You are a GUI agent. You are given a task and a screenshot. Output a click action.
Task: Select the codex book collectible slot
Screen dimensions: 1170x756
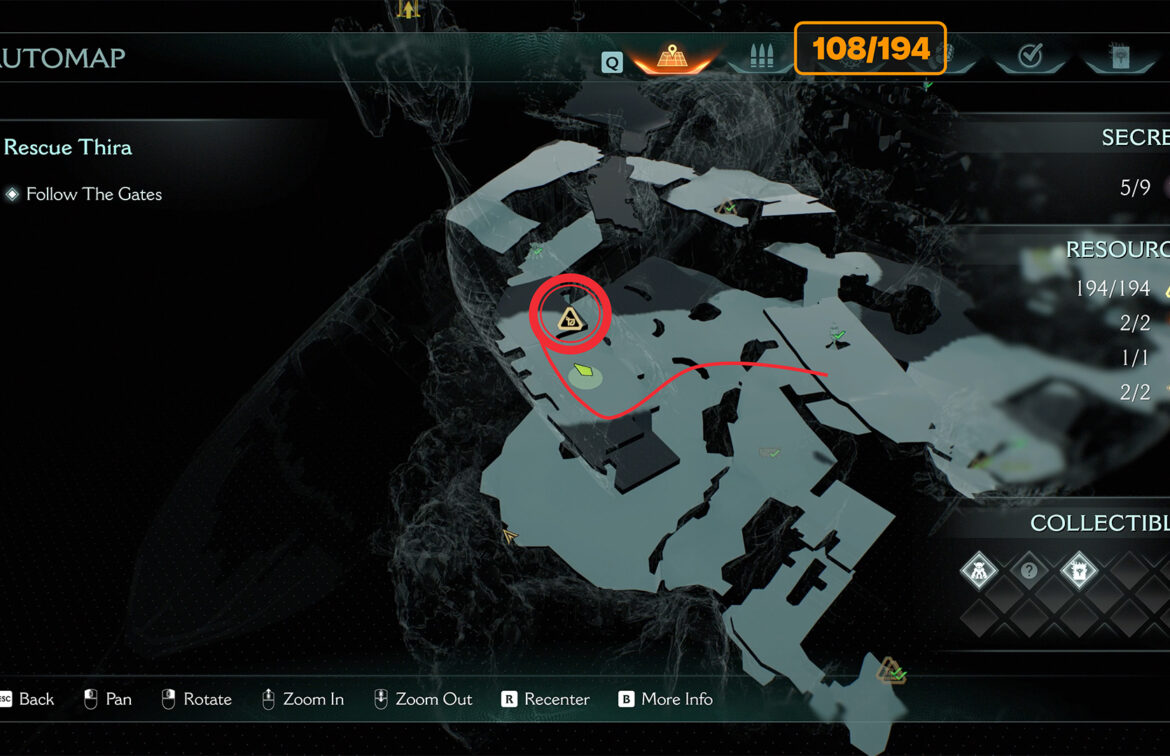click(x=1079, y=572)
